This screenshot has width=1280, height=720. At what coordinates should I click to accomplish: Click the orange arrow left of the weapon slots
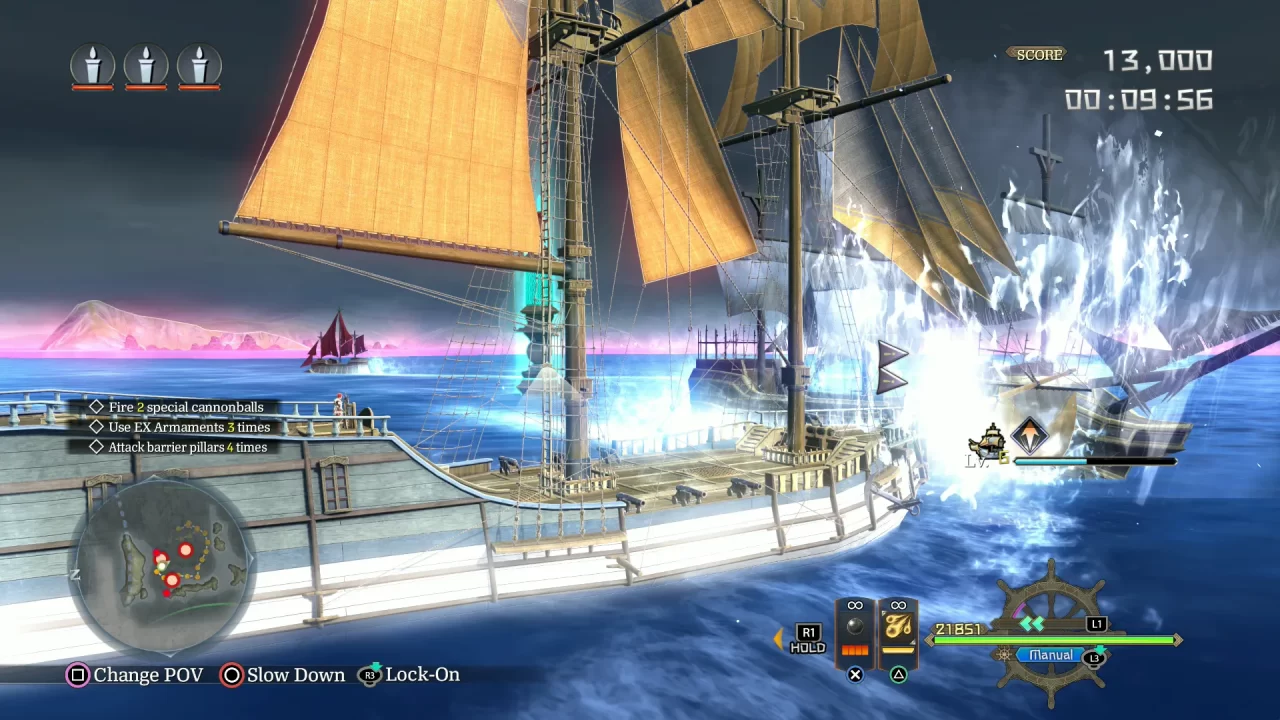click(x=778, y=639)
